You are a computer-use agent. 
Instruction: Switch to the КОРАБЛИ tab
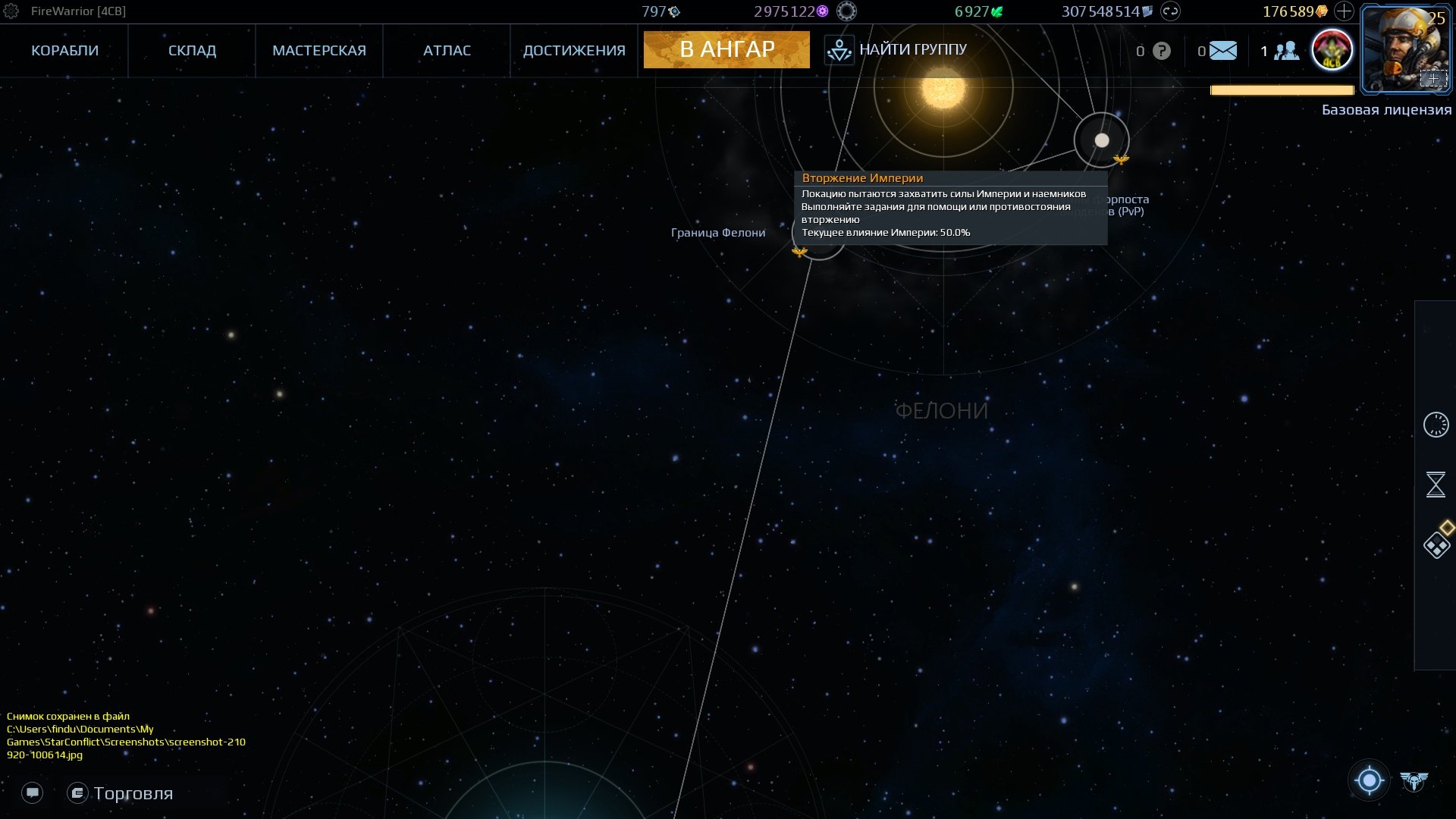64,51
